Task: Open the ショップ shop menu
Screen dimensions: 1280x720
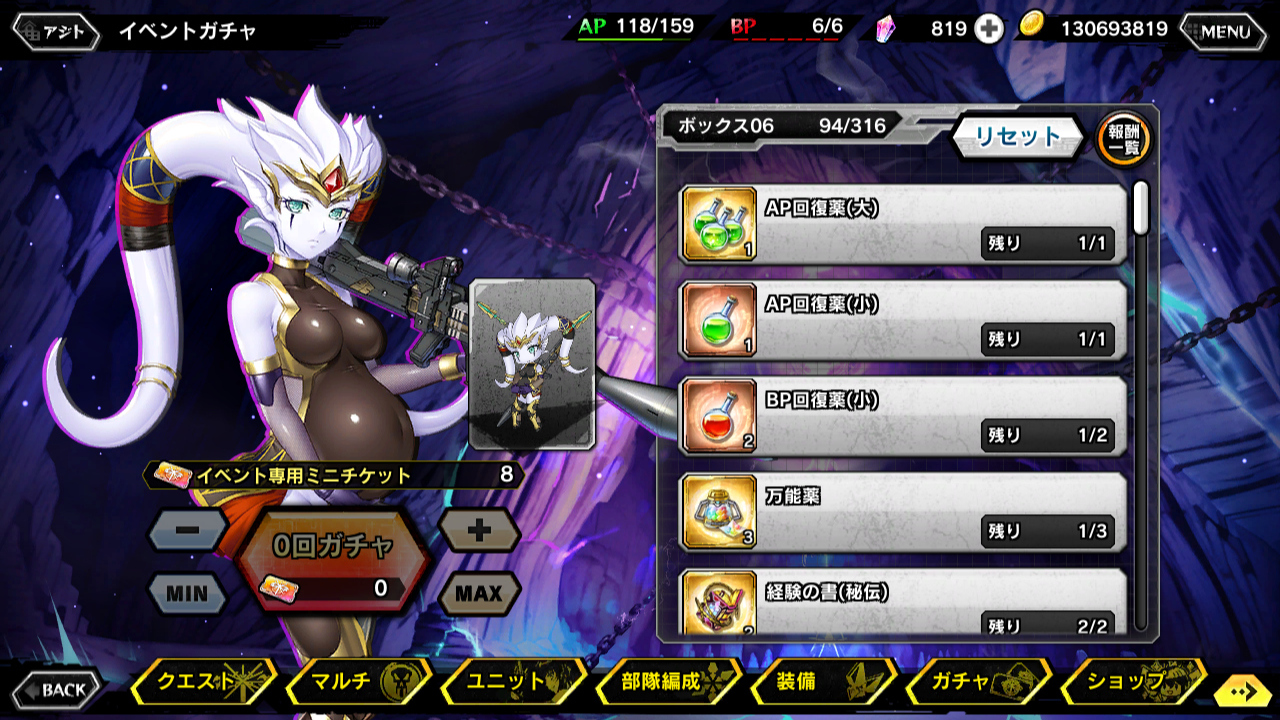Action: pyautogui.click(x=1132, y=682)
